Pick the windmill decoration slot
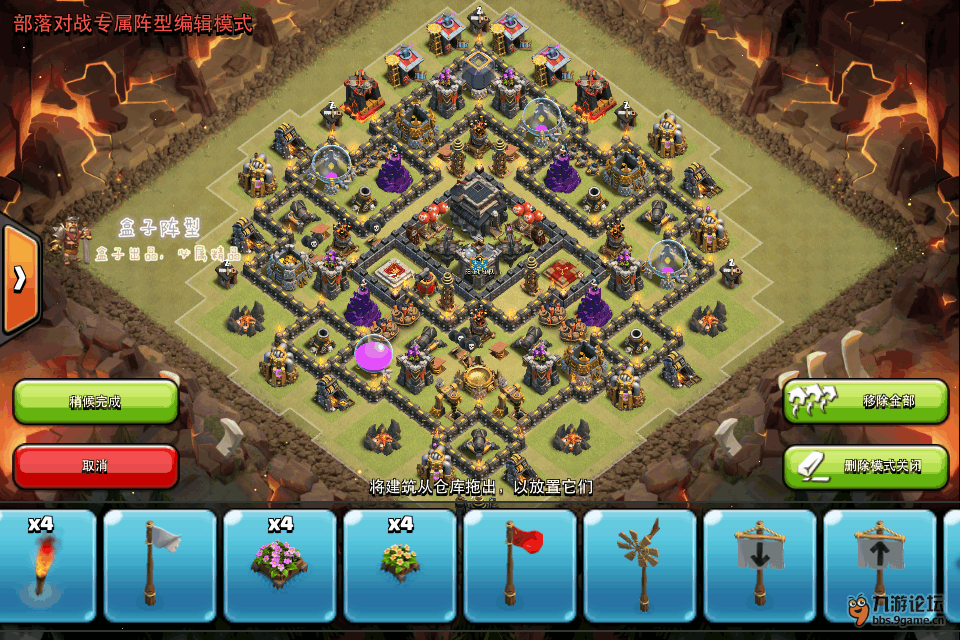 click(x=640, y=565)
